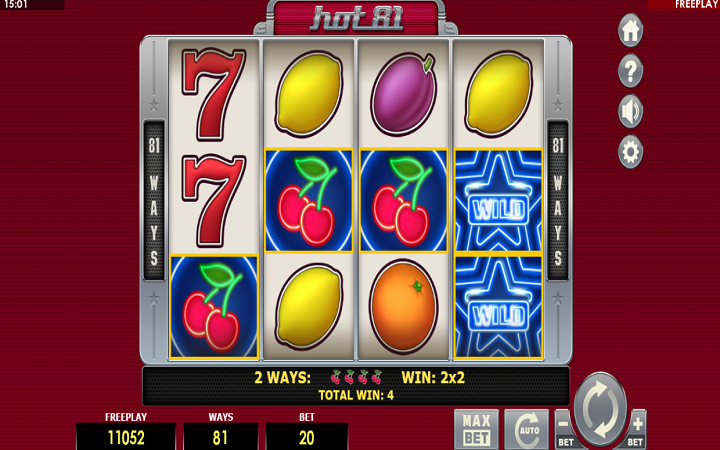Toggle sound with the speaker icon
Image resolution: width=720 pixels, height=450 pixels.
coord(630,111)
